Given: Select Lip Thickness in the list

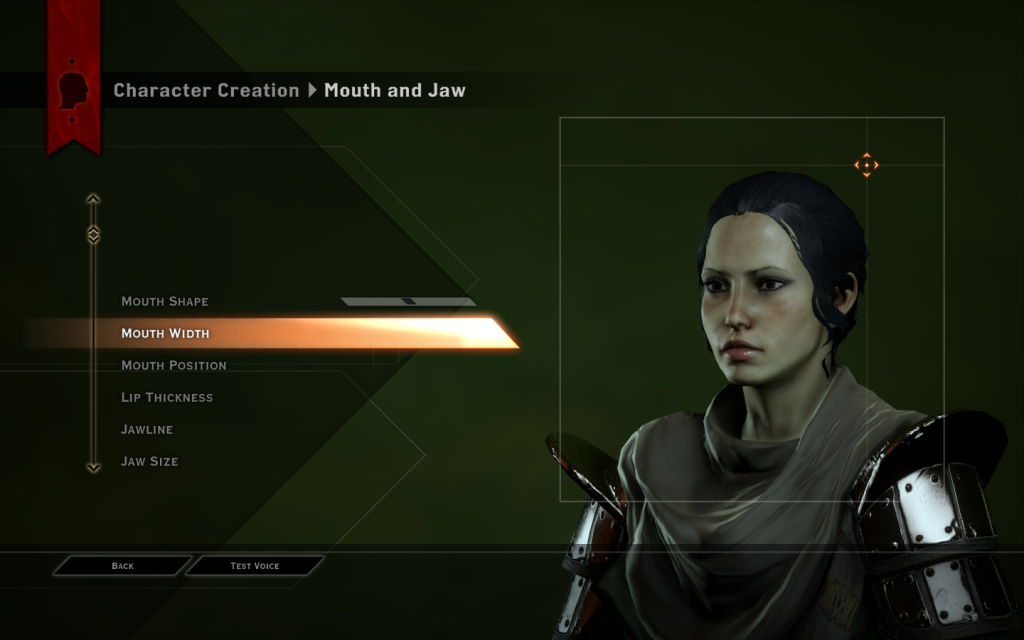Looking at the screenshot, I should point(167,397).
